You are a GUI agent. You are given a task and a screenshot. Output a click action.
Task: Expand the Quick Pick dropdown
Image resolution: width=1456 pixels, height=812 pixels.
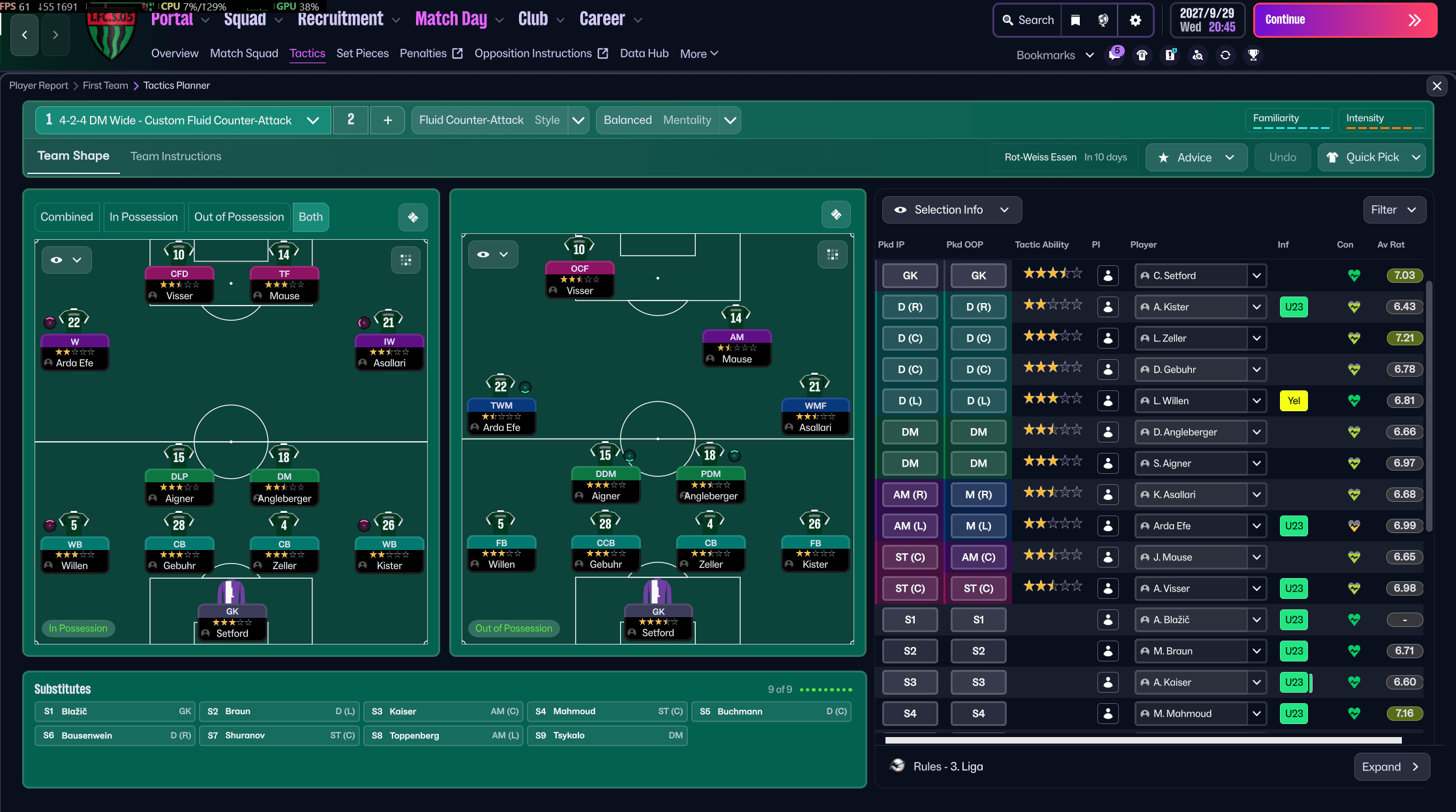click(1371, 157)
